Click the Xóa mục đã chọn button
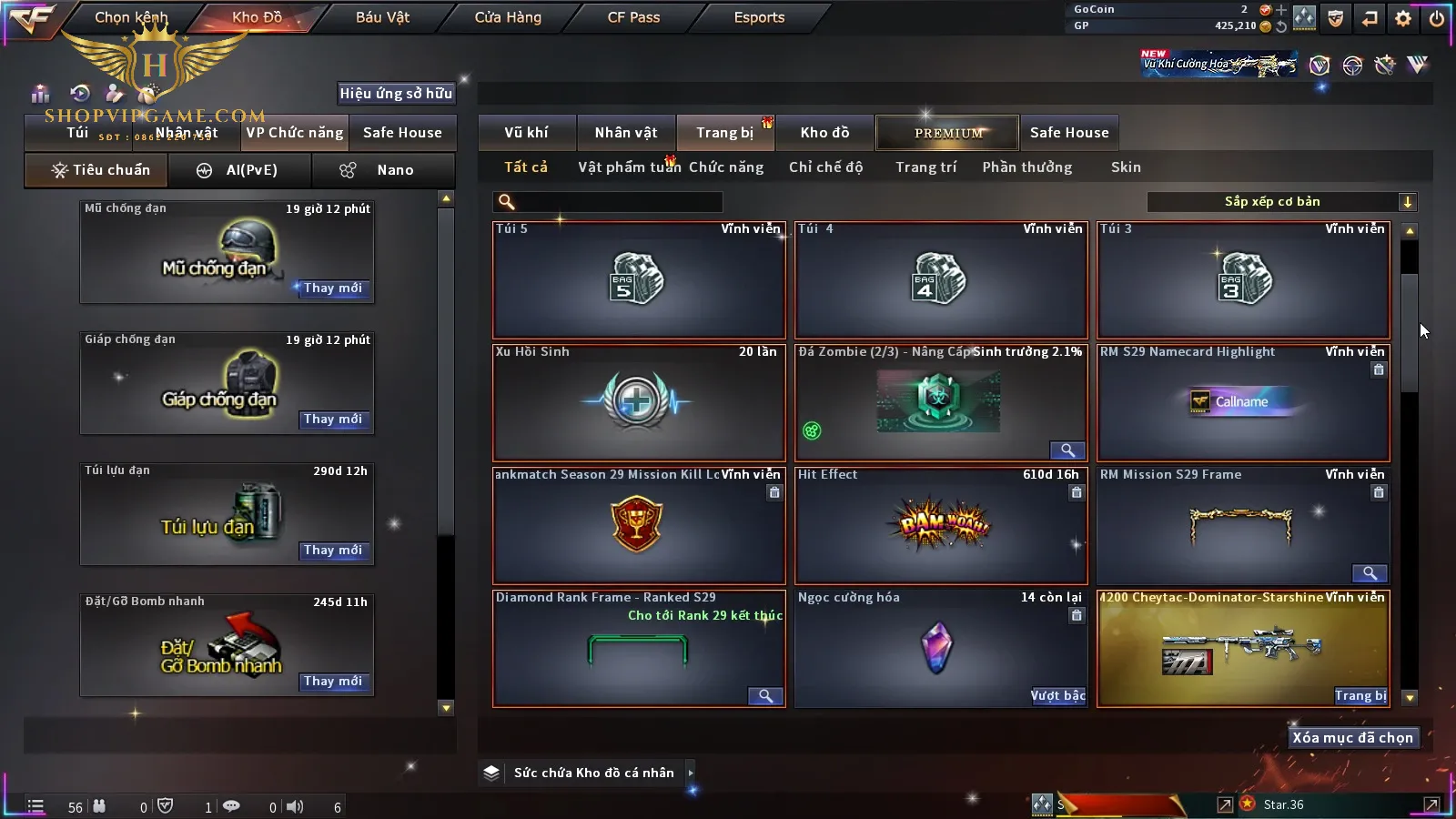 pos(1352,738)
